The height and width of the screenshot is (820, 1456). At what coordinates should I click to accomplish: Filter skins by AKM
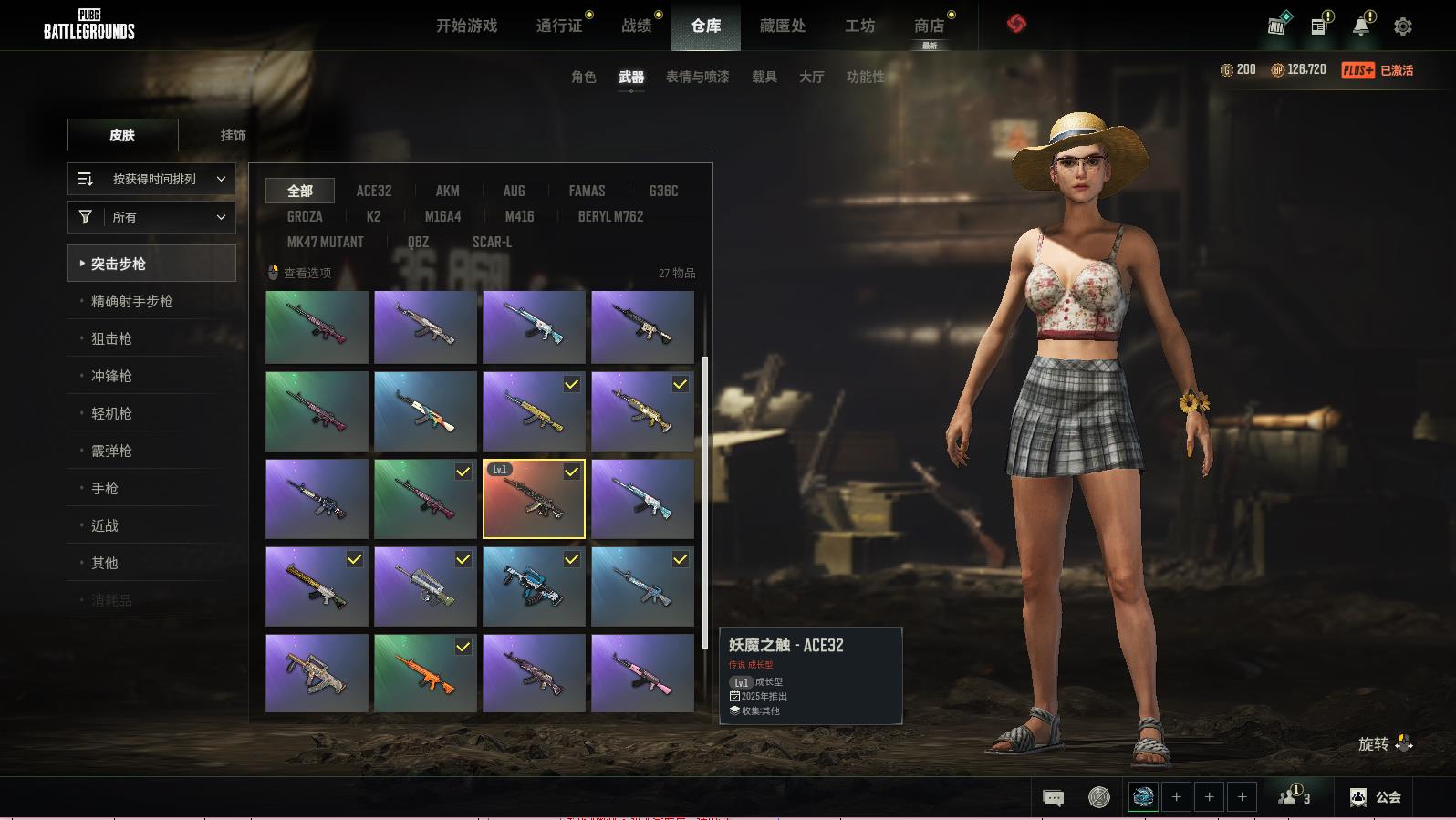pyautogui.click(x=447, y=191)
